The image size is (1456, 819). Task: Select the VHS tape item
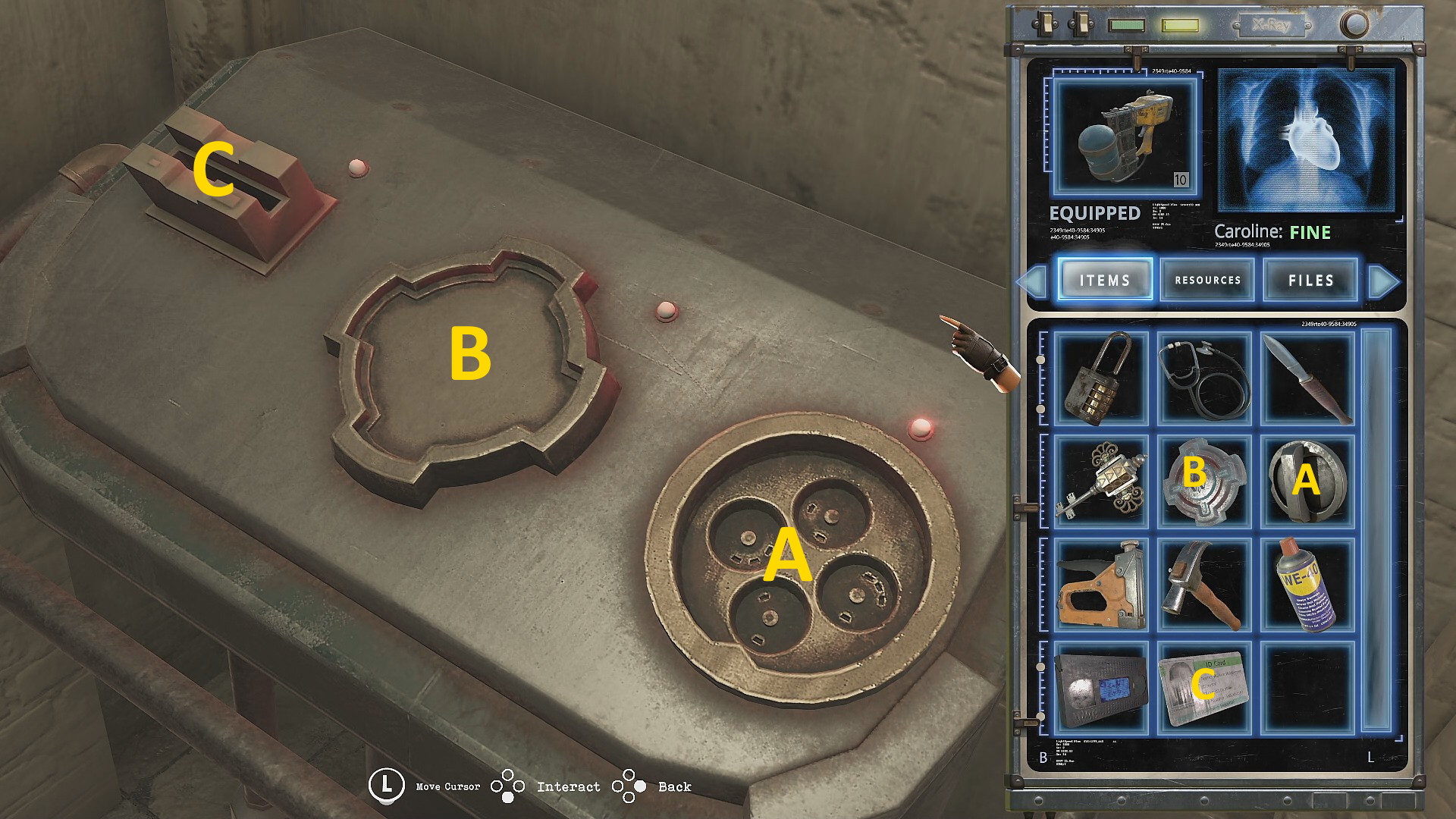pos(1101,687)
